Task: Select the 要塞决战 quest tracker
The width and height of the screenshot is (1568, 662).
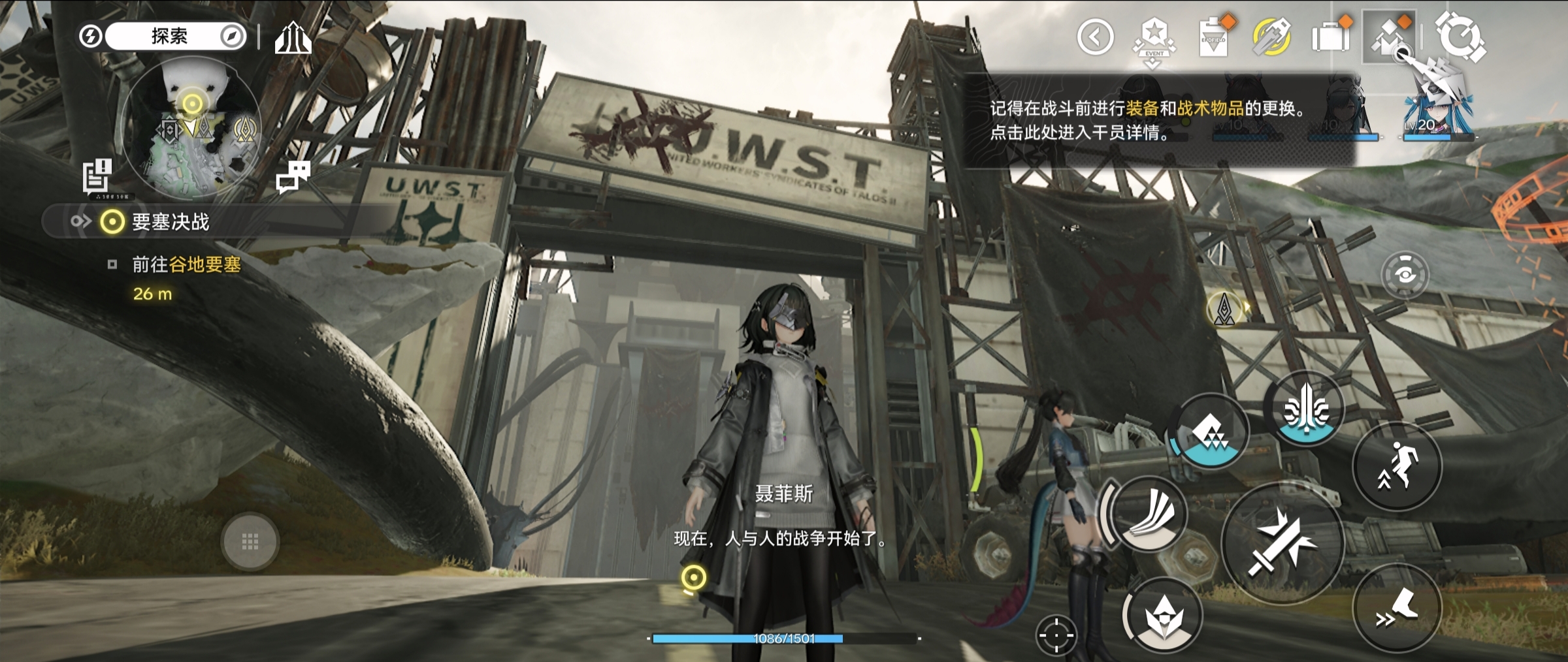Action: click(170, 222)
